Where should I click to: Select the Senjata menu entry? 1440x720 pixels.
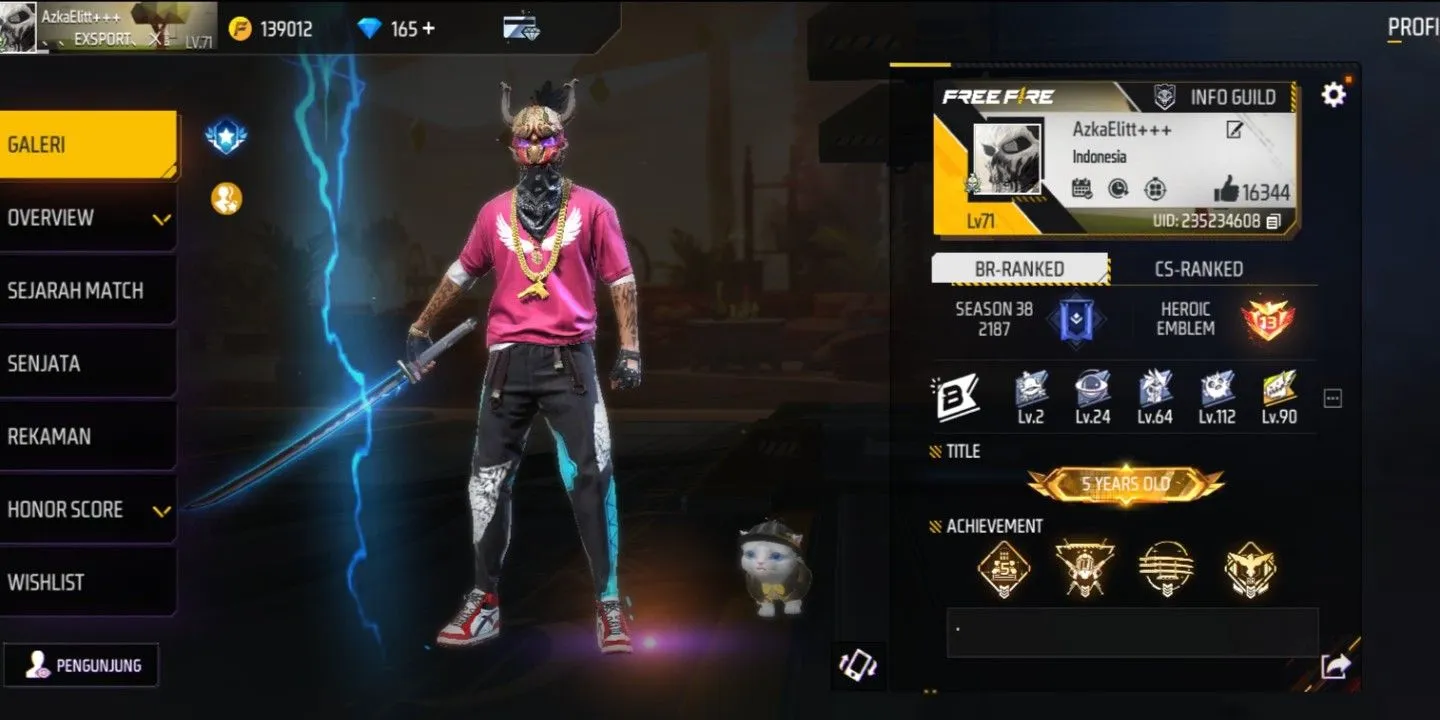pos(88,364)
